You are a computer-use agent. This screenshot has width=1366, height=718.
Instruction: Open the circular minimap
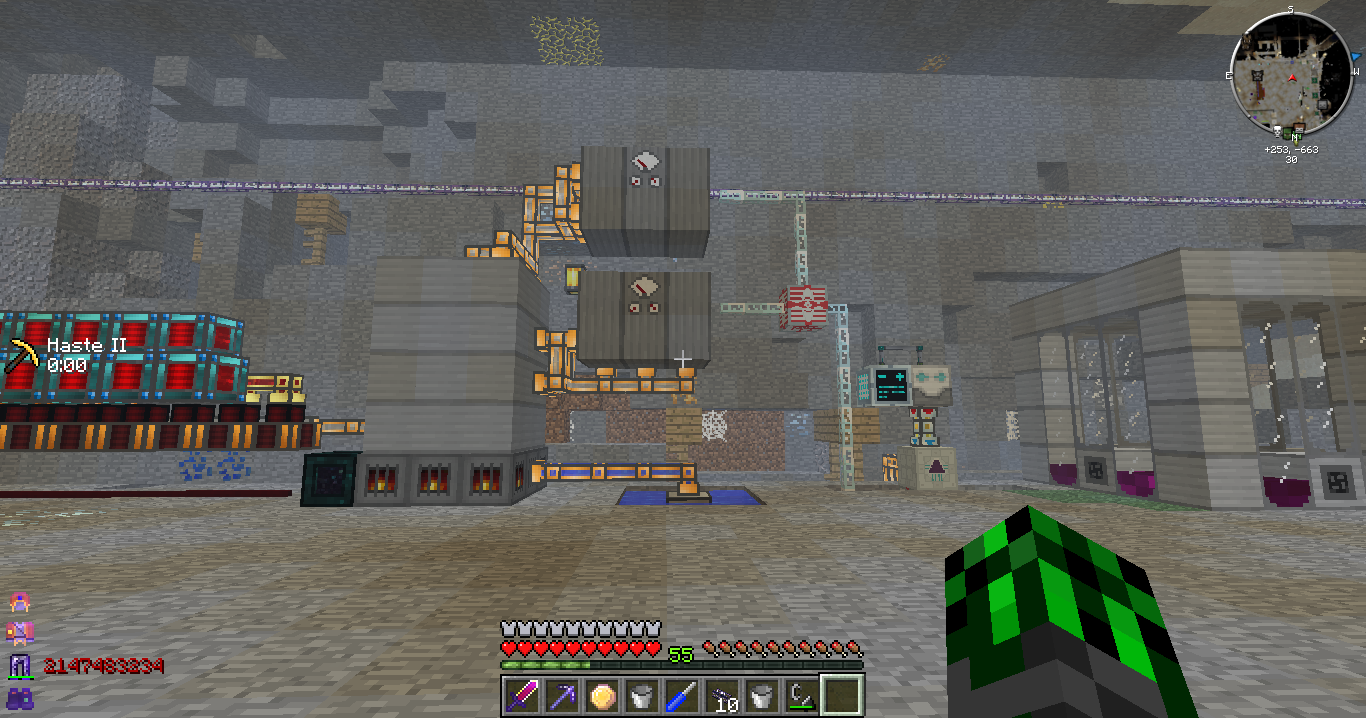pos(1293,75)
